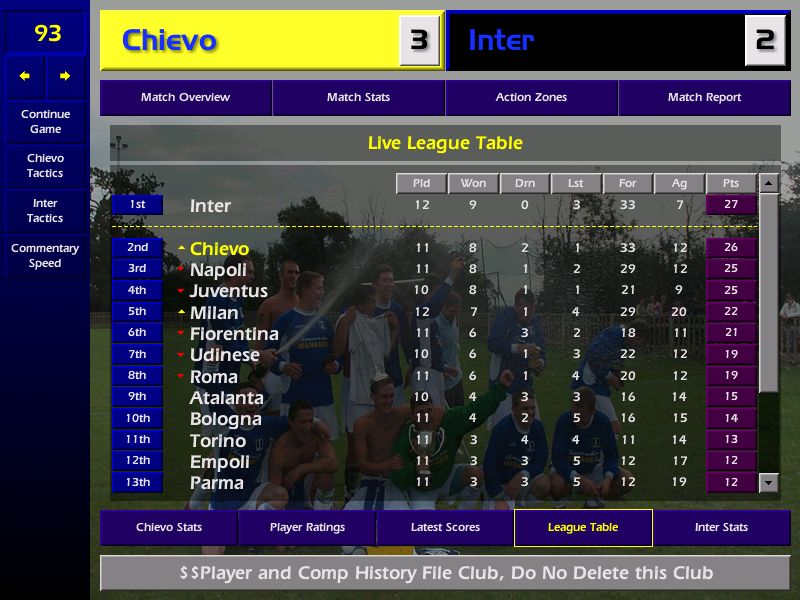This screenshot has width=800, height=600.
Task: Click the Continue Game button
Action: (x=45, y=122)
